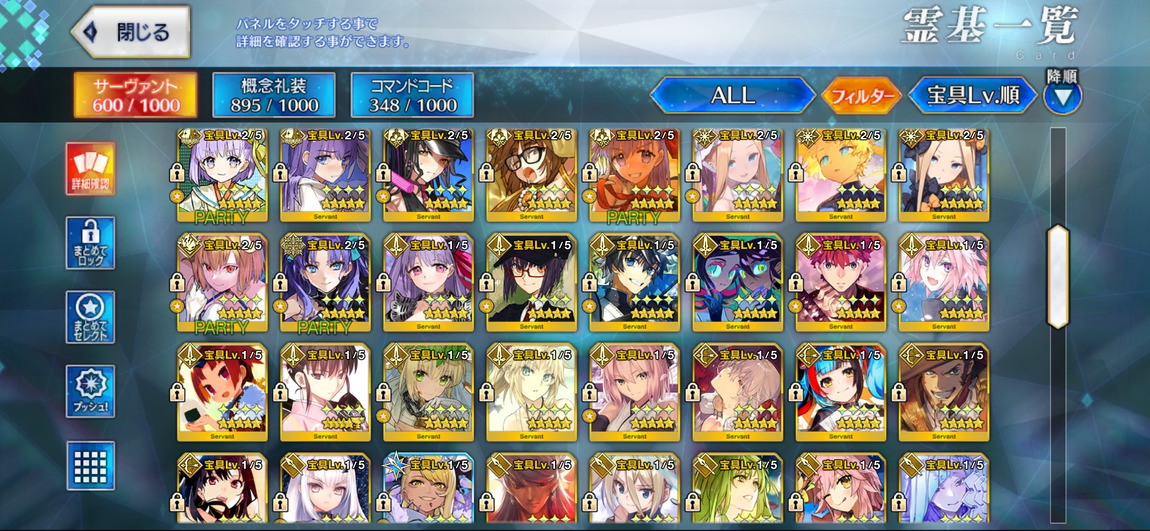This screenshot has height=531, width=1150.
Task: Activate the 詳細確認 detail check button
Action: pyautogui.click(x=90, y=168)
